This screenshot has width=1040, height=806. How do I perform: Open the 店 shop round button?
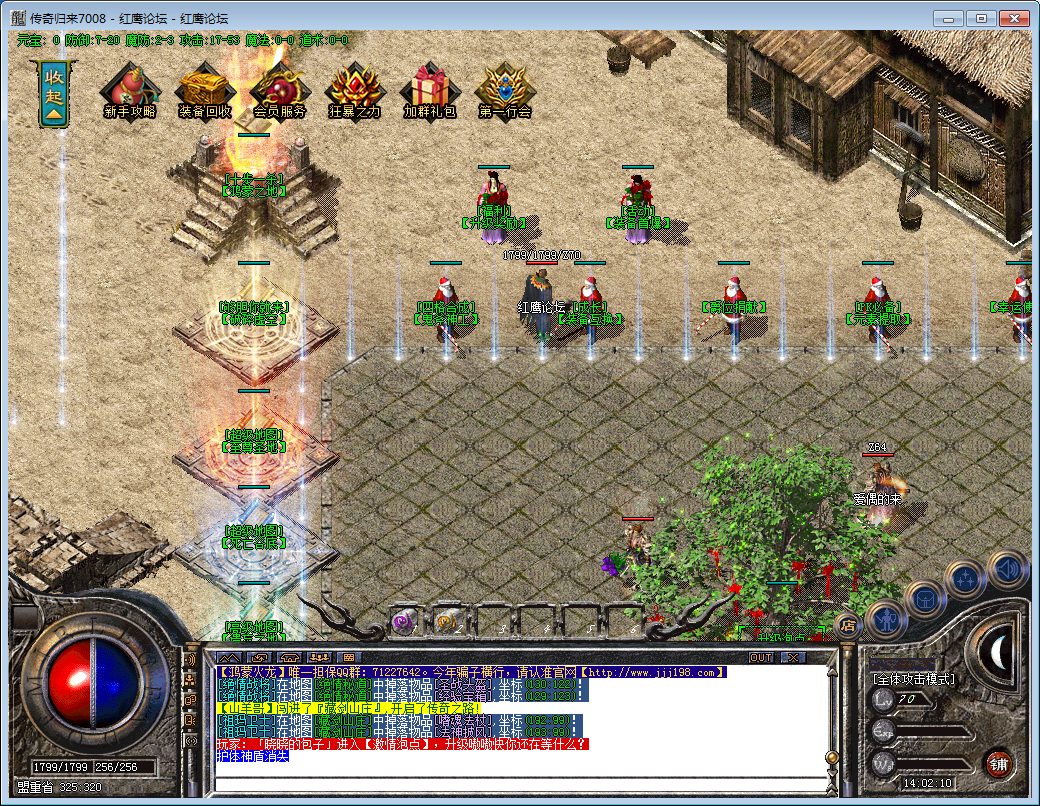pos(848,627)
